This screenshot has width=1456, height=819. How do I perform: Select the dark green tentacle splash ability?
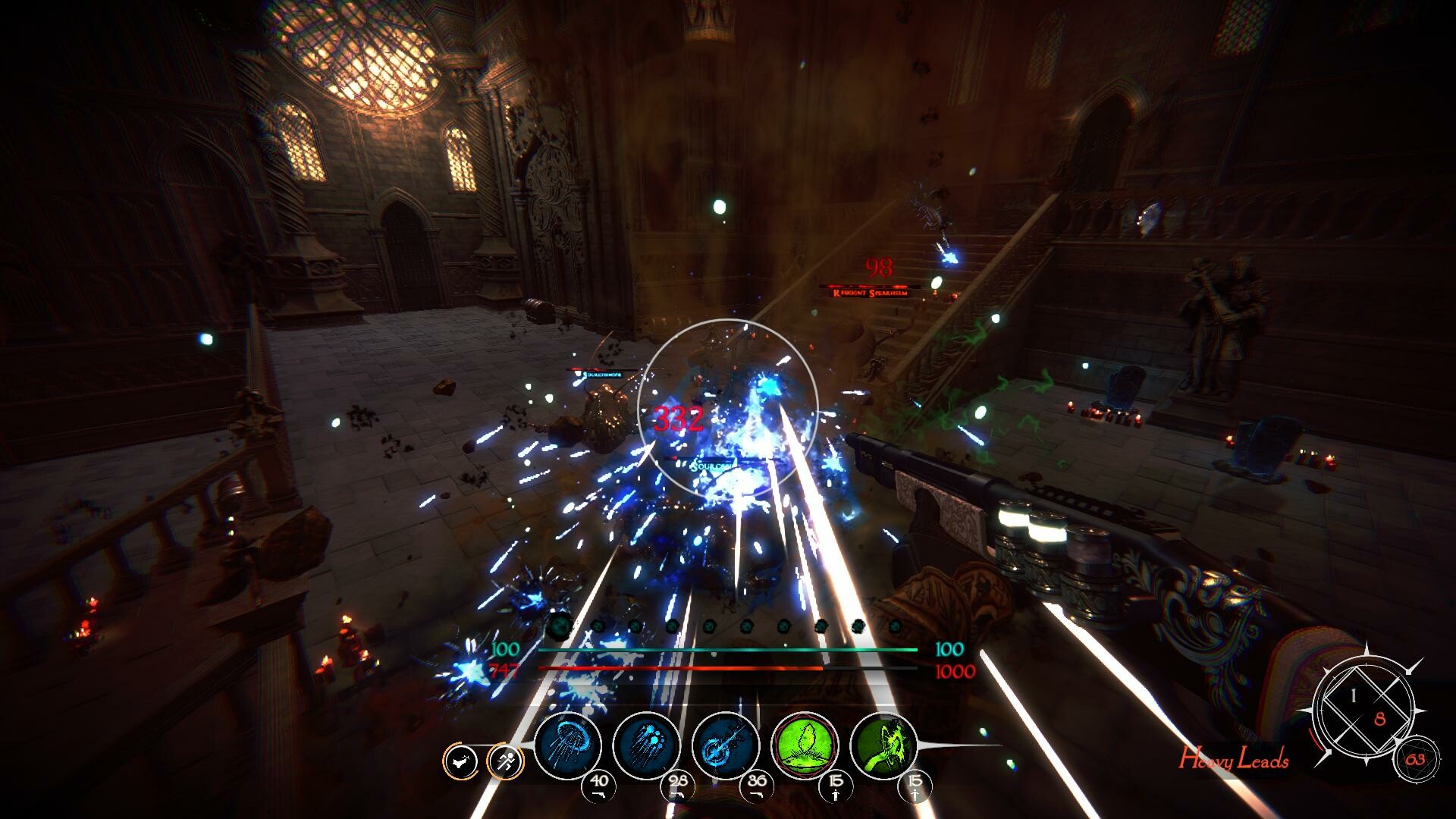[x=883, y=745]
